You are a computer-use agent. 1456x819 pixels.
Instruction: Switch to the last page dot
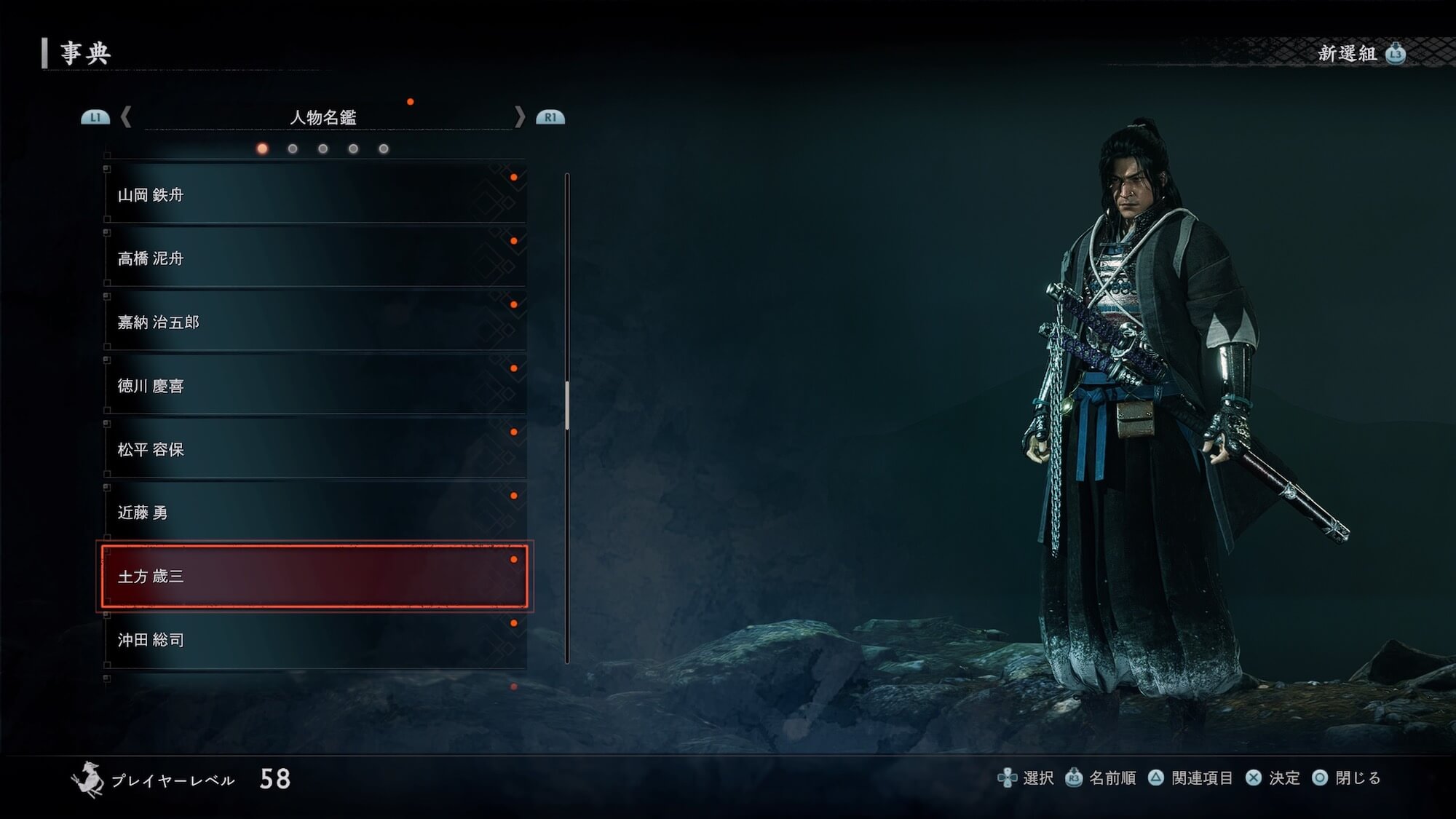[x=384, y=149]
